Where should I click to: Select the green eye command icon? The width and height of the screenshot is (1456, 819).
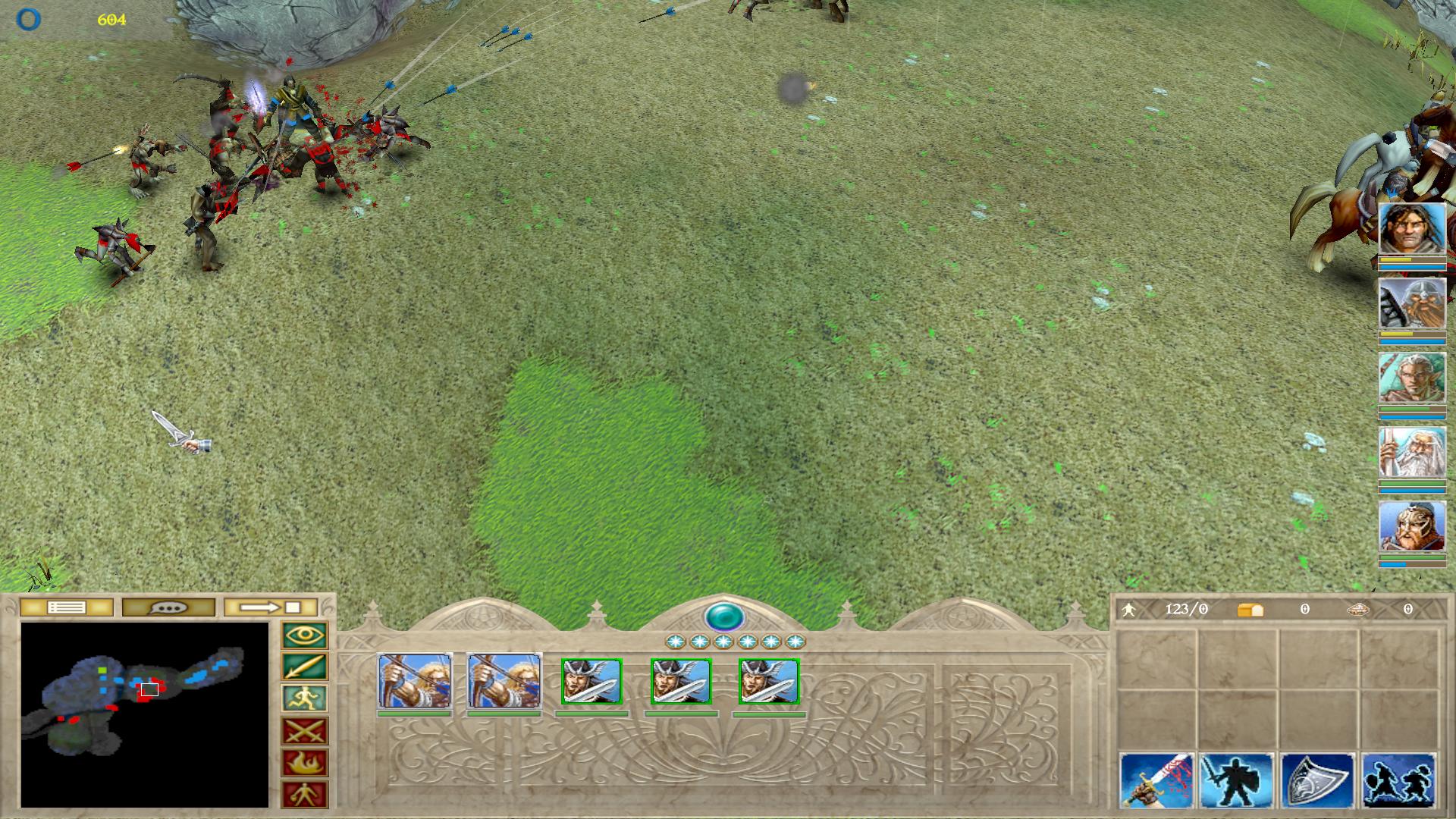pos(305,635)
